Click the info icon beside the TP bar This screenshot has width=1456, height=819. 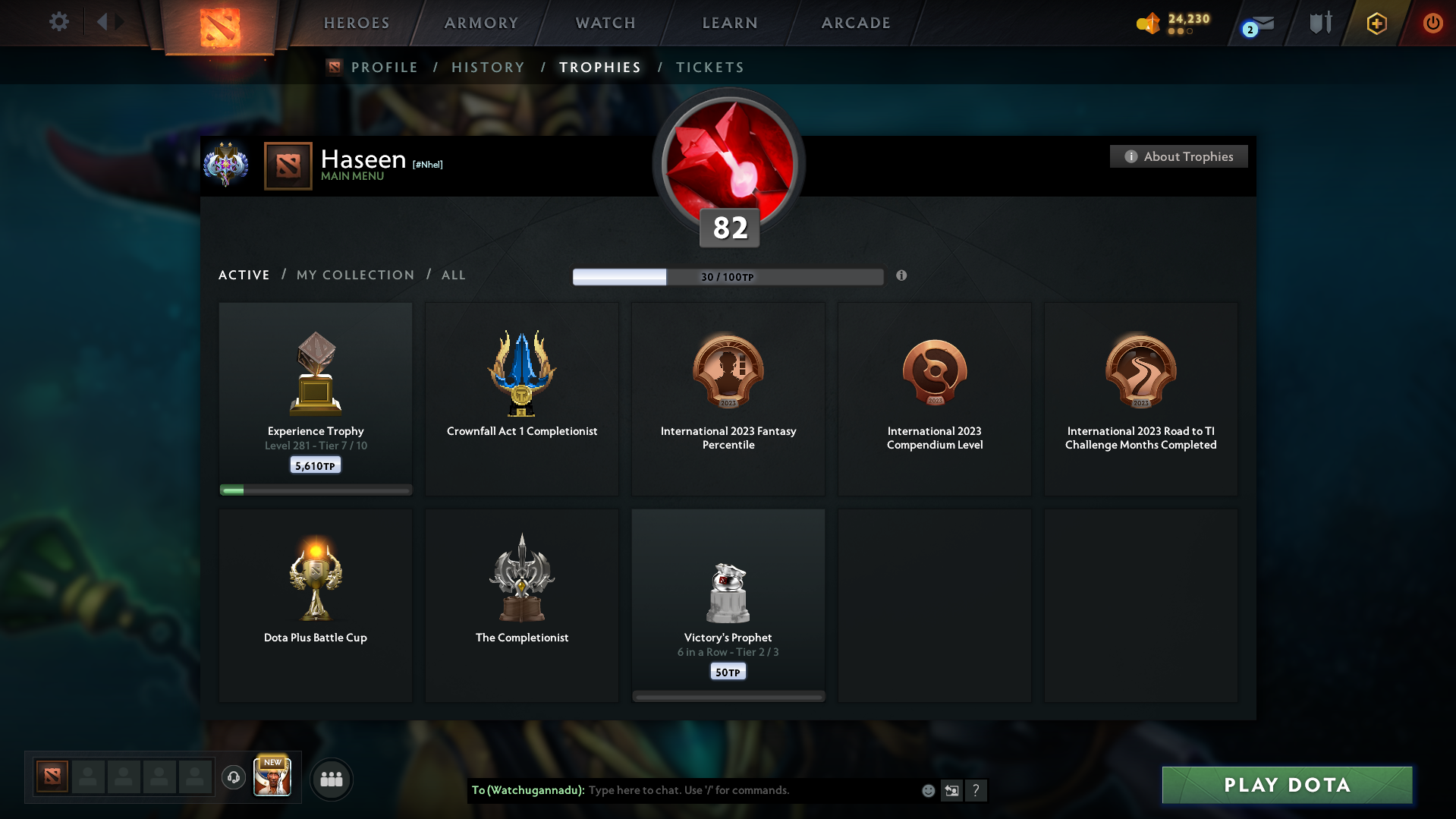coord(902,276)
